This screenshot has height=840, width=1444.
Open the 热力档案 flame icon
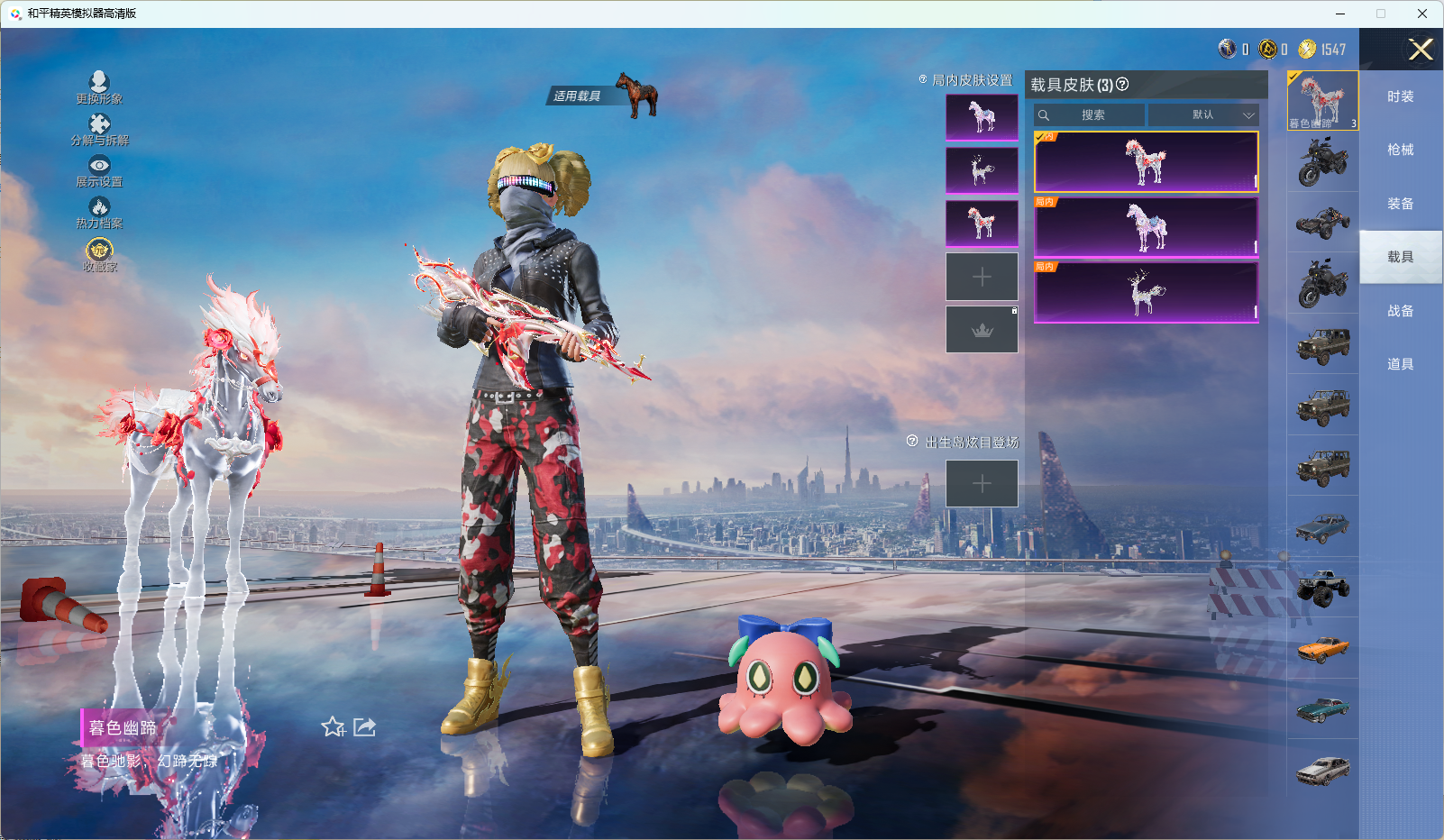coord(99,208)
